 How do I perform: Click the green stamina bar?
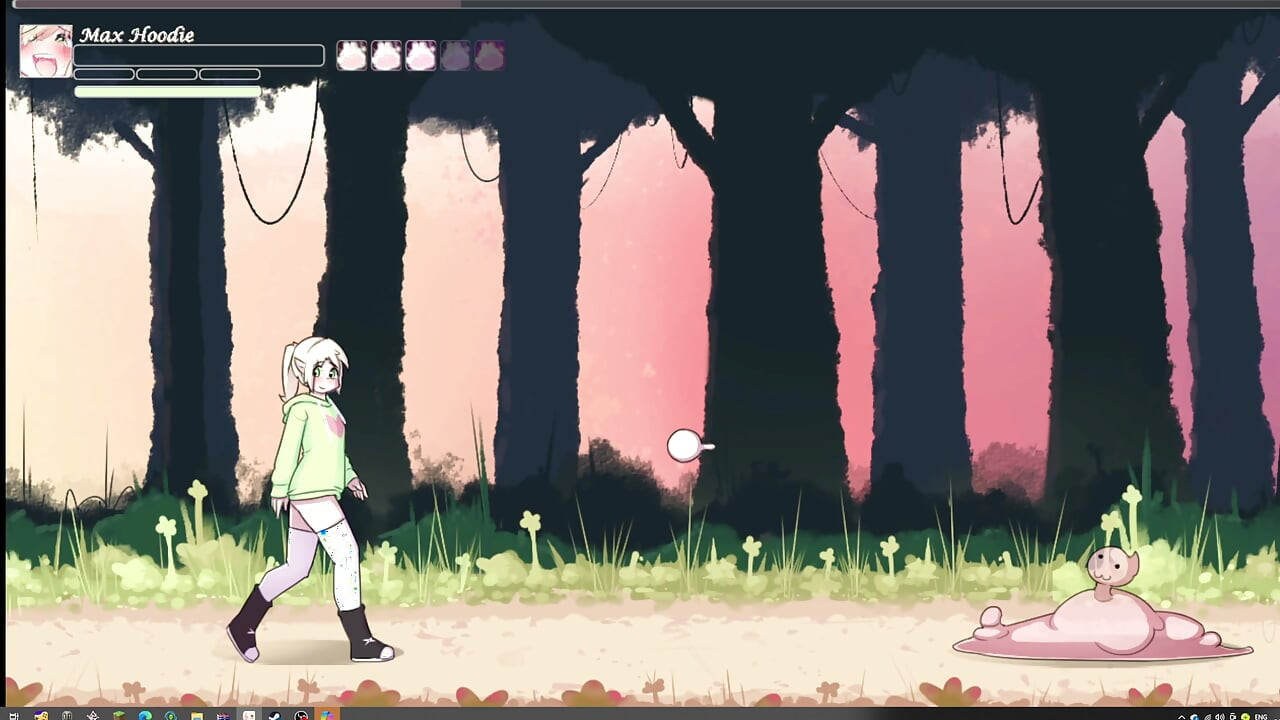pos(167,90)
